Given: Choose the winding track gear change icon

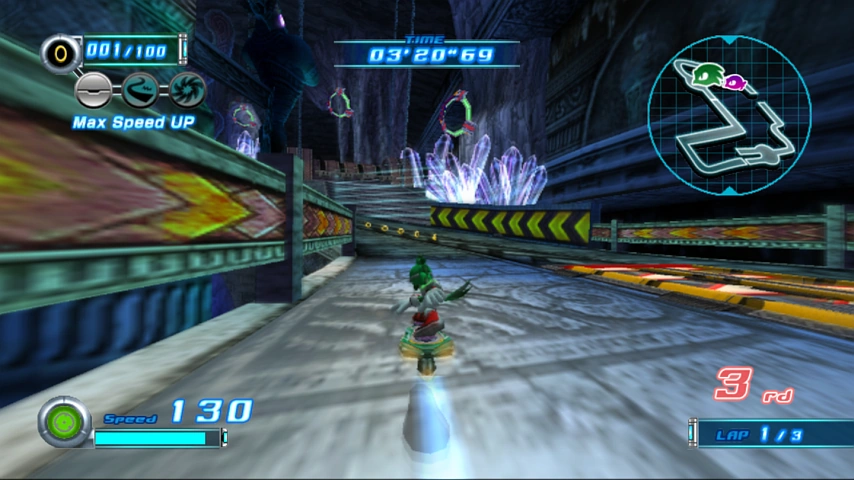Looking at the screenshot, I should tap(139, 90).
